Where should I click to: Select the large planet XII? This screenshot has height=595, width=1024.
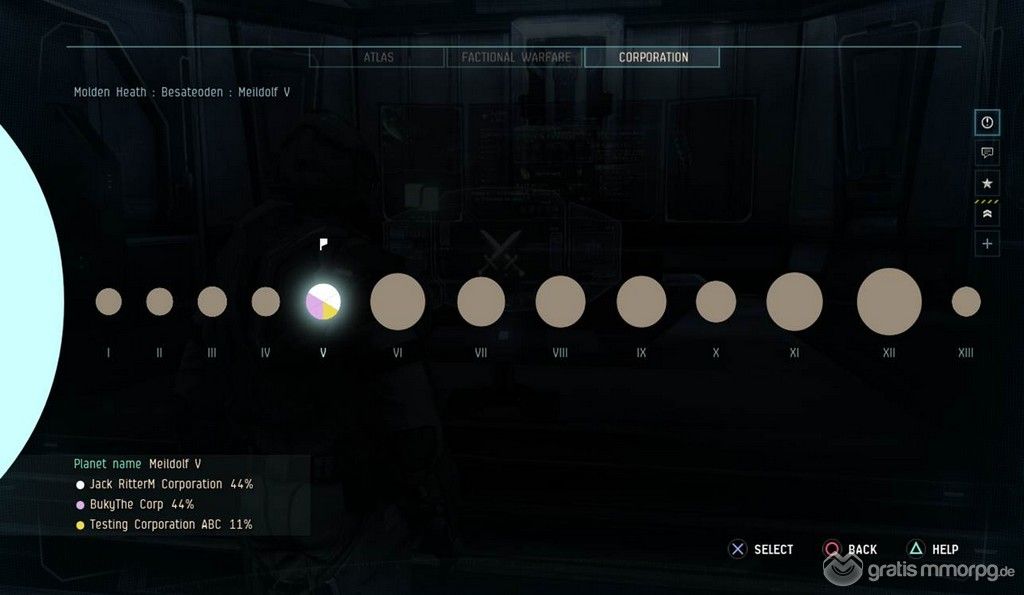click(889, 301)
